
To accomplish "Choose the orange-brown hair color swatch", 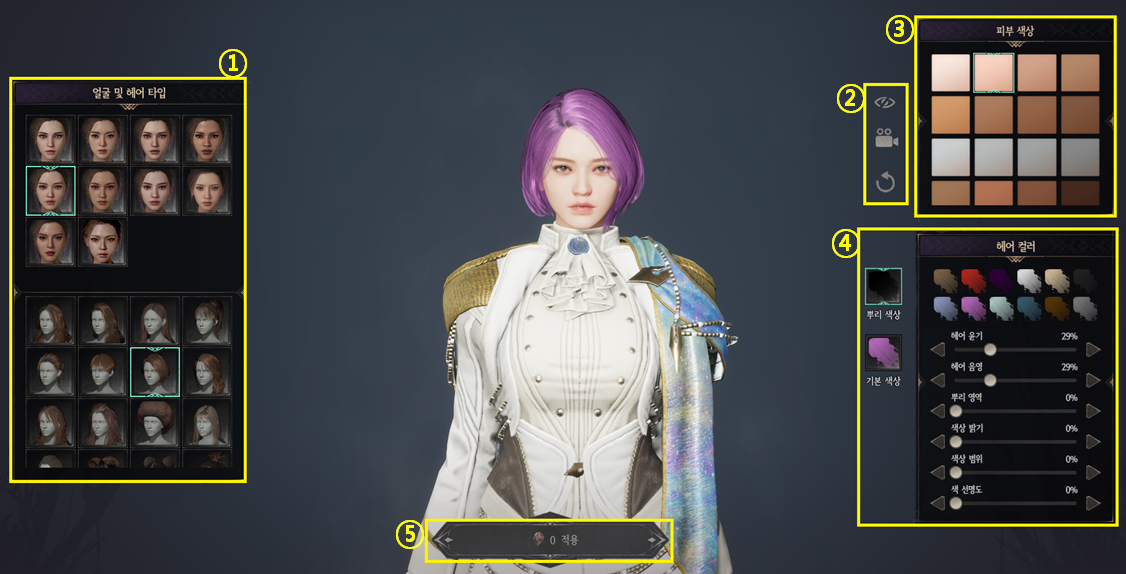I will (x=1057, y=307).
